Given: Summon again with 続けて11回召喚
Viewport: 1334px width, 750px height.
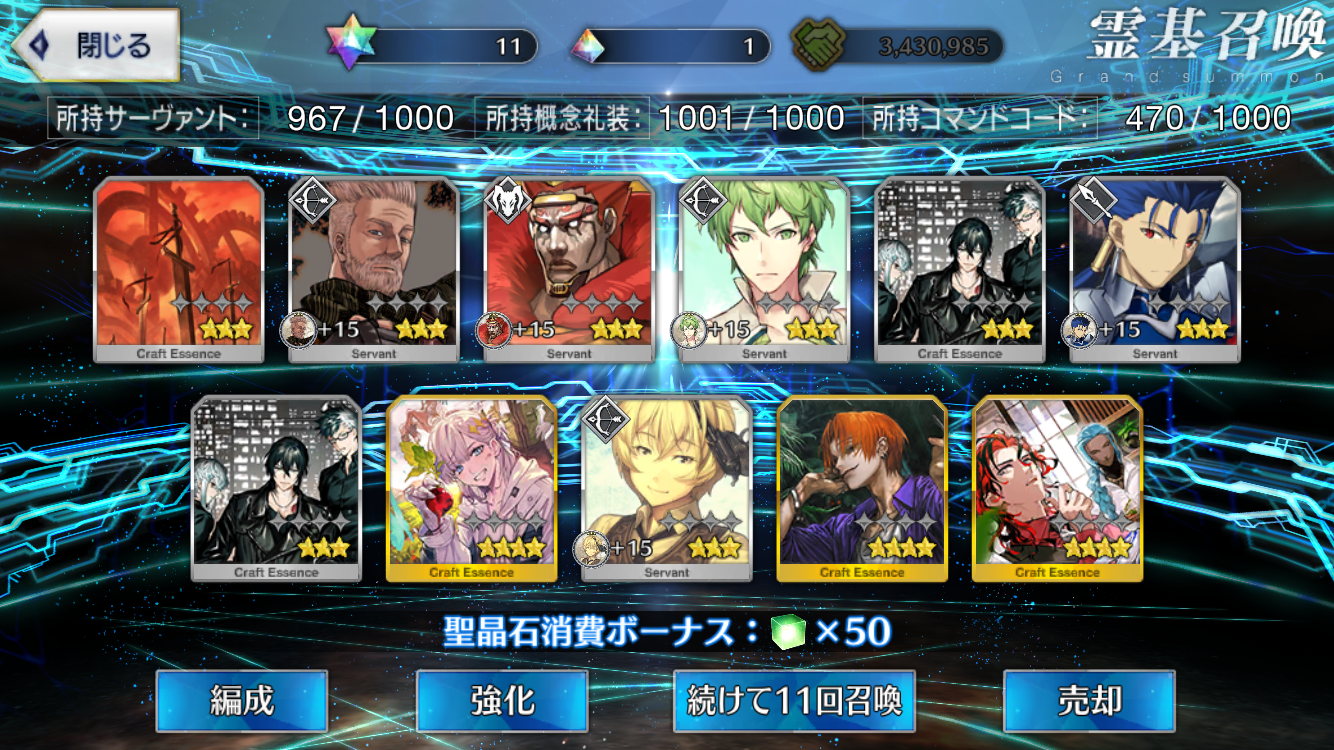Looking at the screenshot, I should click(795, 701).
